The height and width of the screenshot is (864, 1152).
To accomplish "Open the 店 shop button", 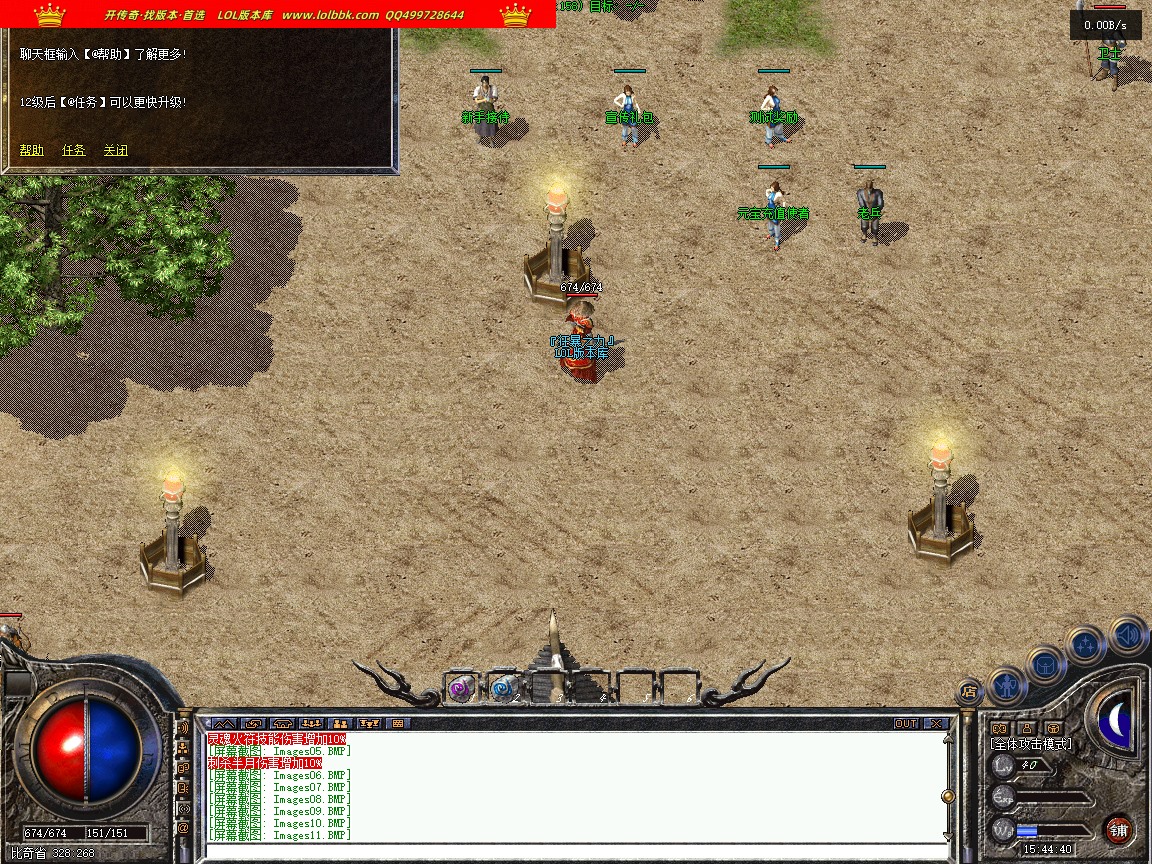I will click(x=969, y=691).
